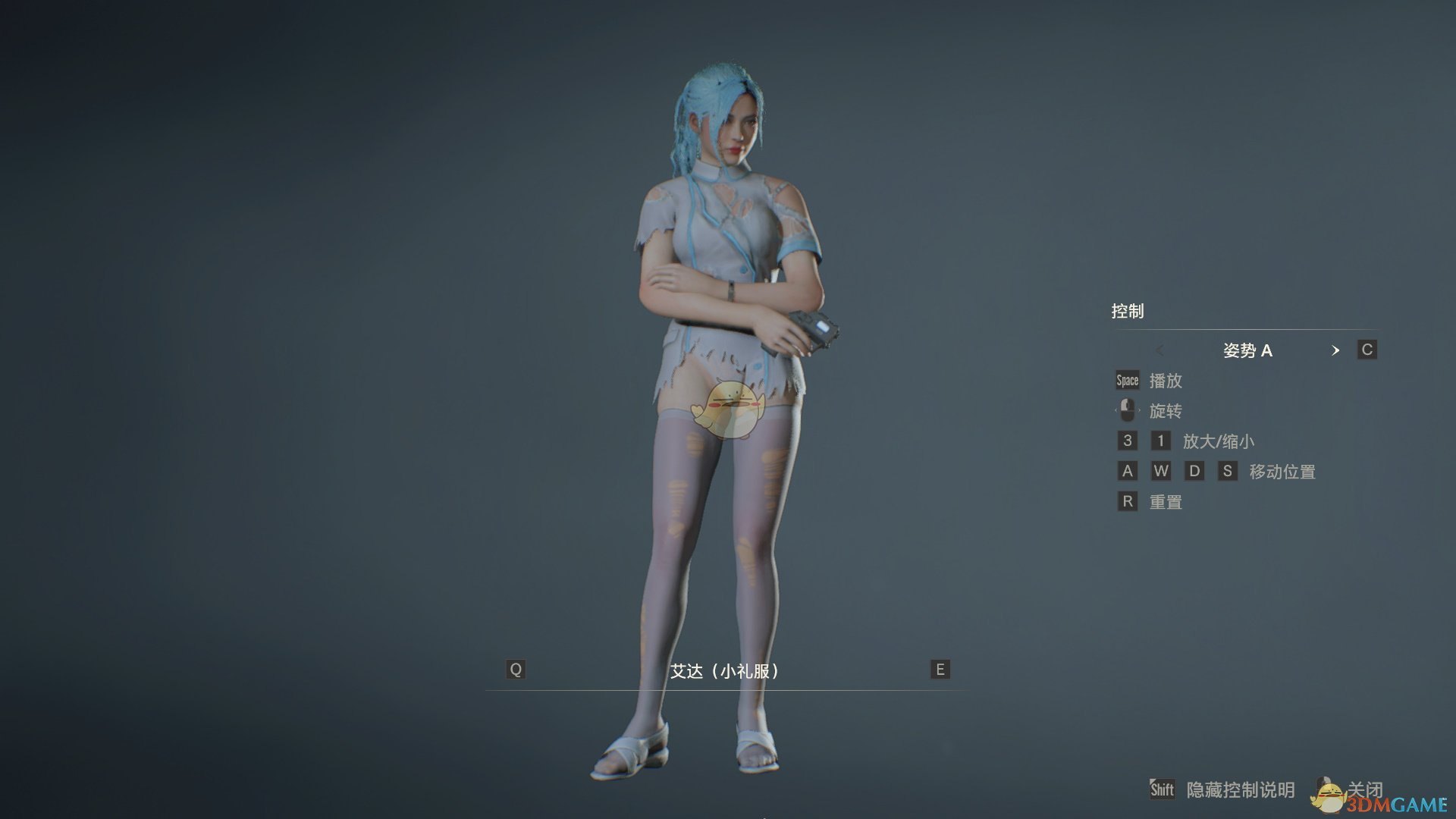1456x819 pixels.
Task: Click left chevron to switch to previous pose
Action: [x=1160, y=350]
